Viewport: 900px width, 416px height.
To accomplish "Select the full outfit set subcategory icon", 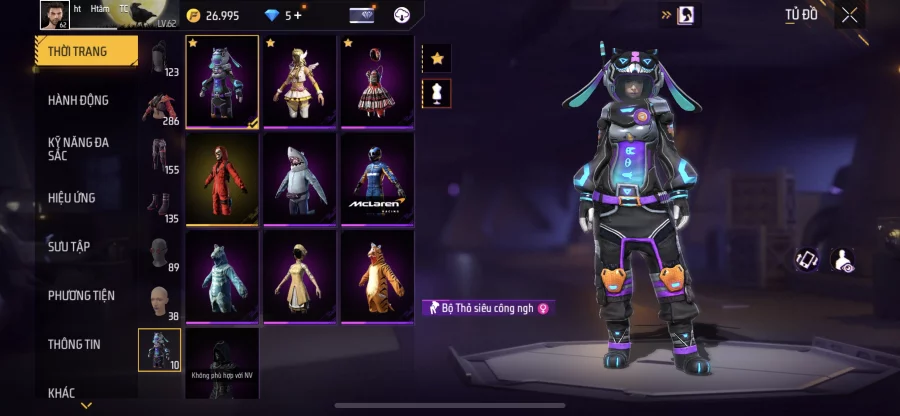I will click(x=159, y=350).
